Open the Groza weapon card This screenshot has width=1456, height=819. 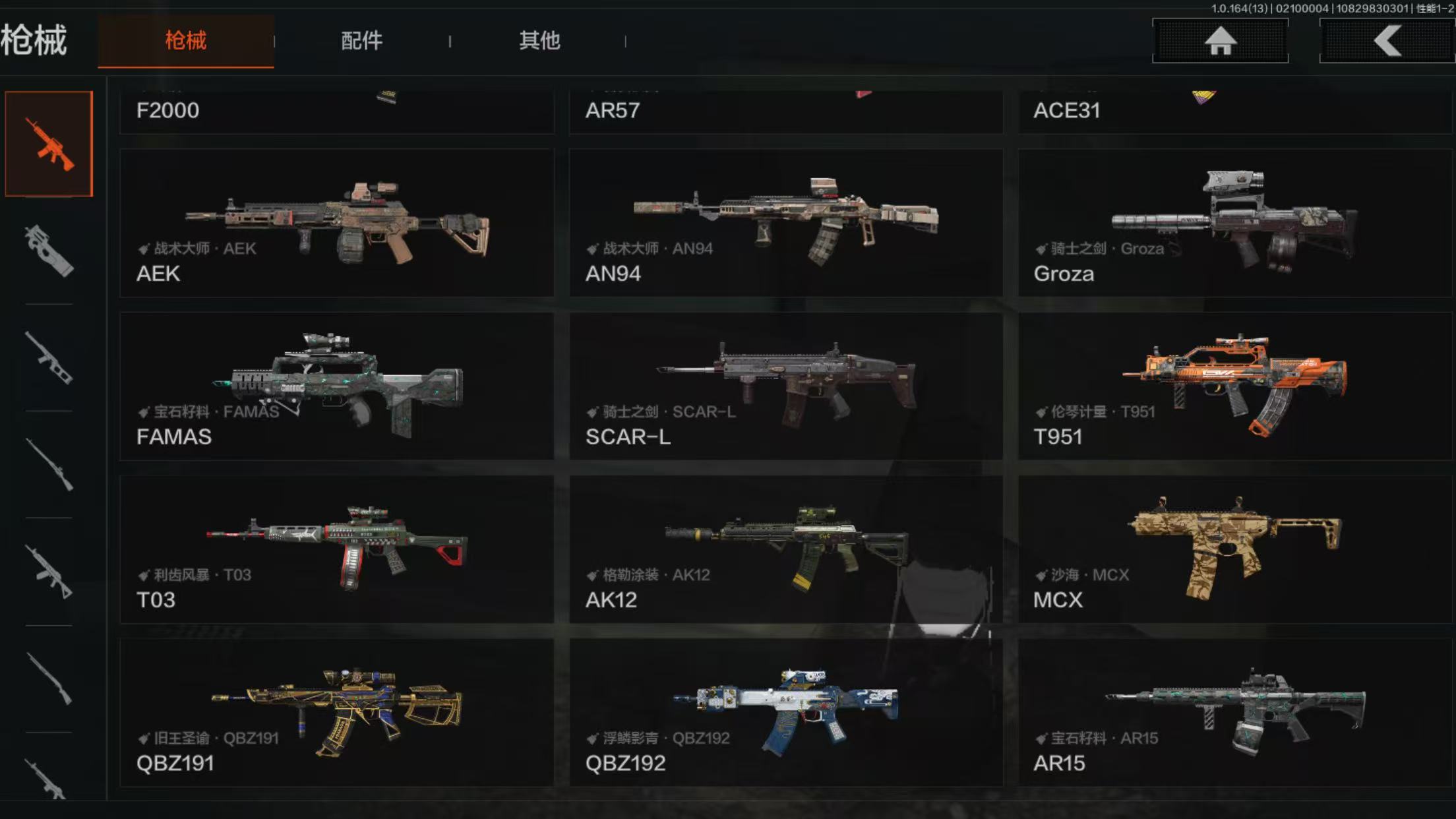click(1234, 223)
